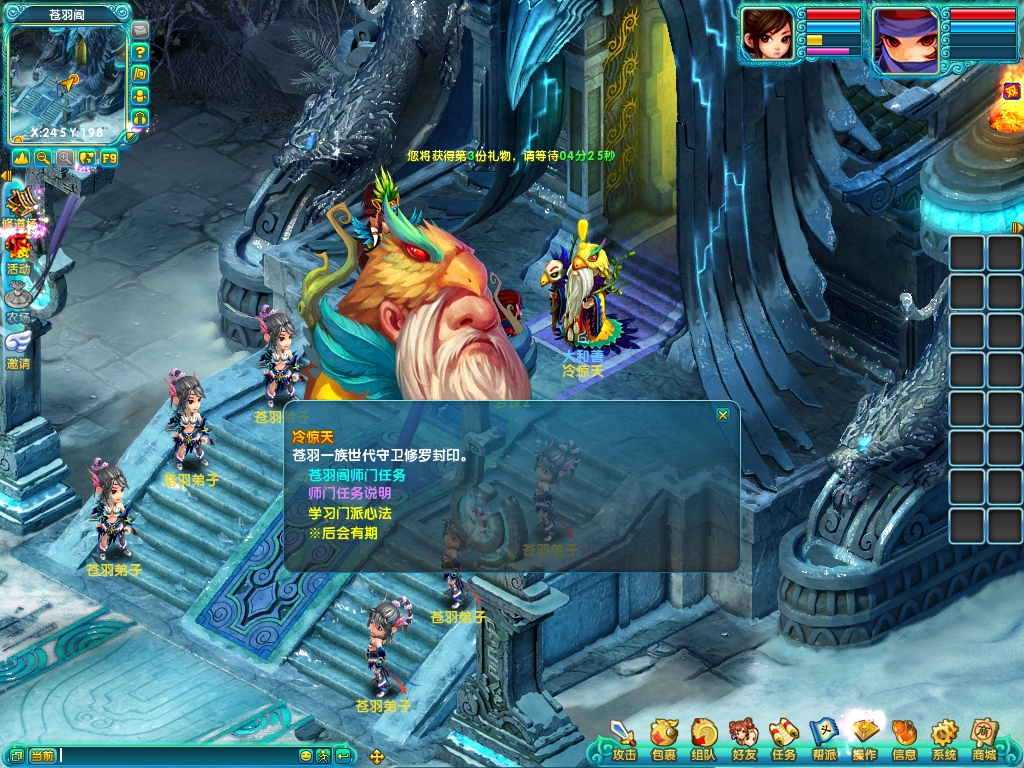The width and height of the screenshot is (1024, 768).
Task: Open the 包裹 inventory bag
Action: 663,741
